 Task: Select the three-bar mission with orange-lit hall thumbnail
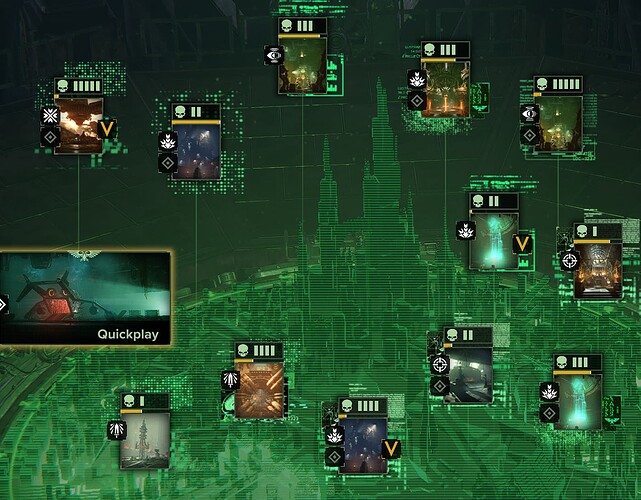coord(445,90)
